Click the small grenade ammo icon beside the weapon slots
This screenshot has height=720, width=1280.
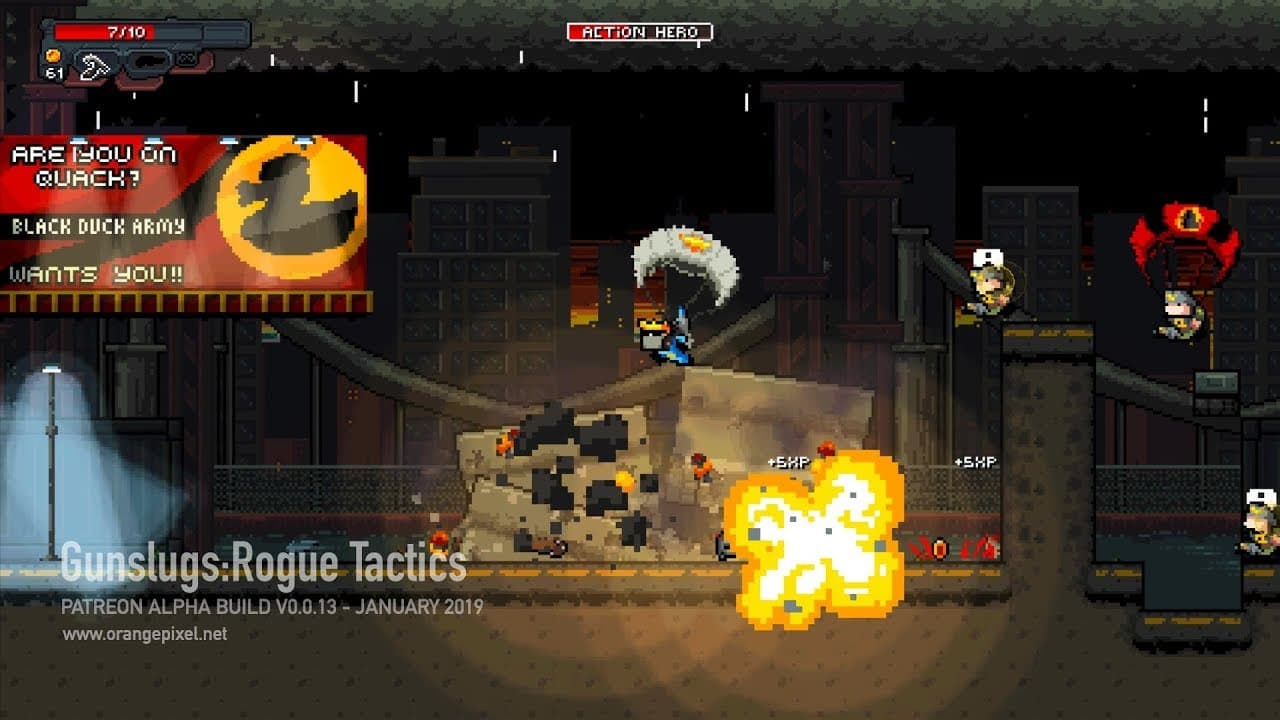185,57
